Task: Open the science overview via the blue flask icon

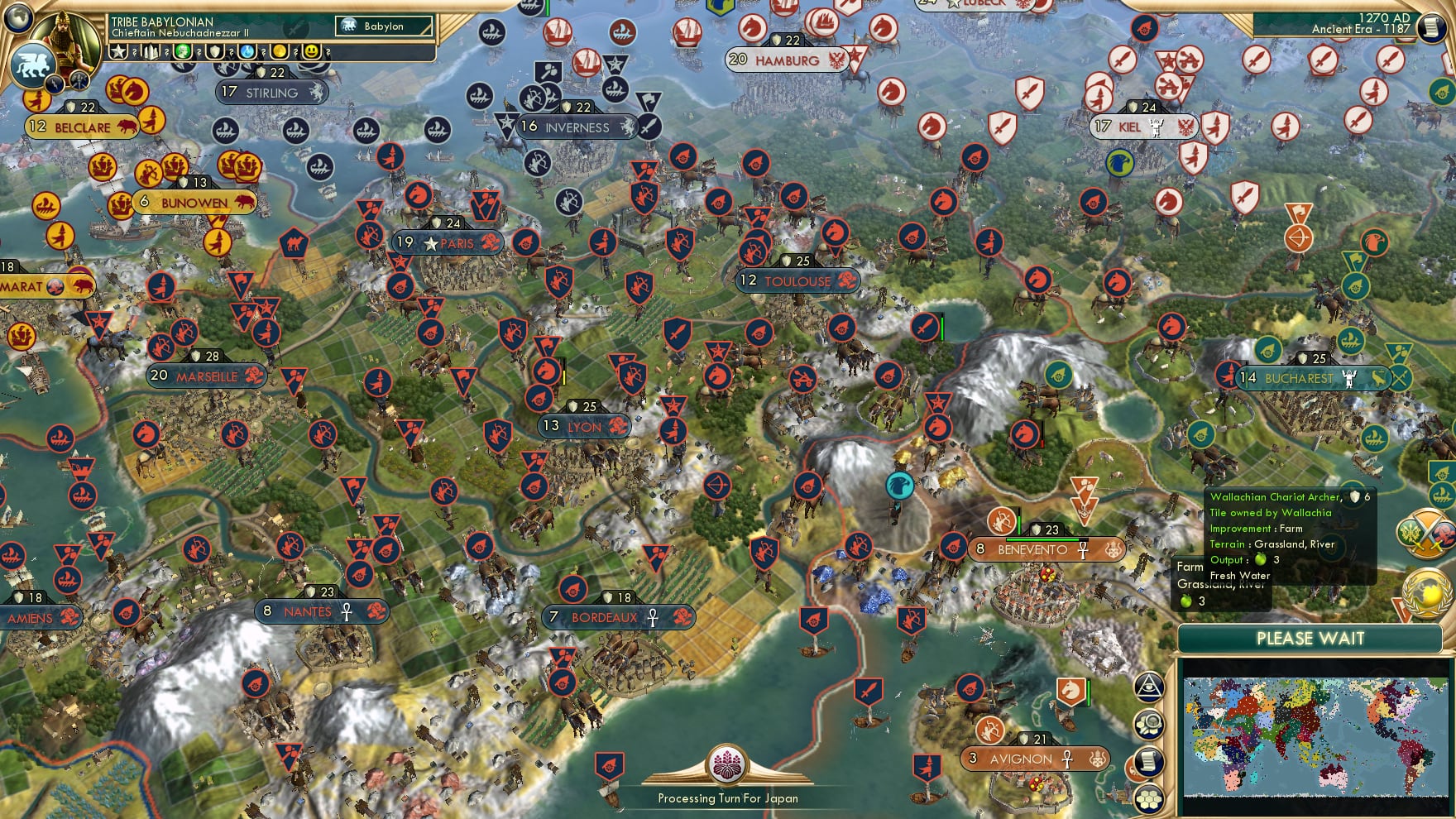Action: pos(247,52)
